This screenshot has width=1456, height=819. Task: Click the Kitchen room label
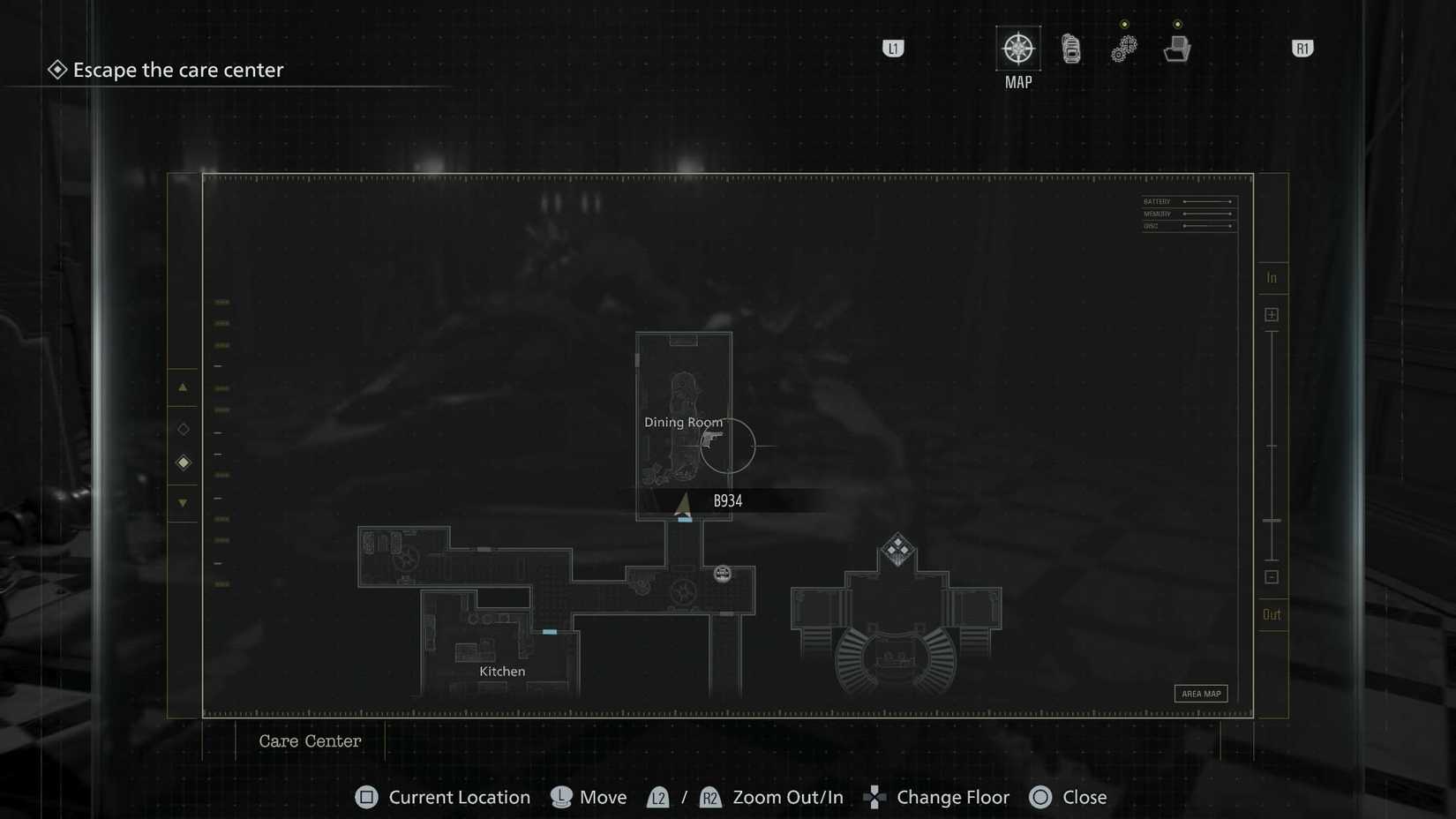[501, 671]
